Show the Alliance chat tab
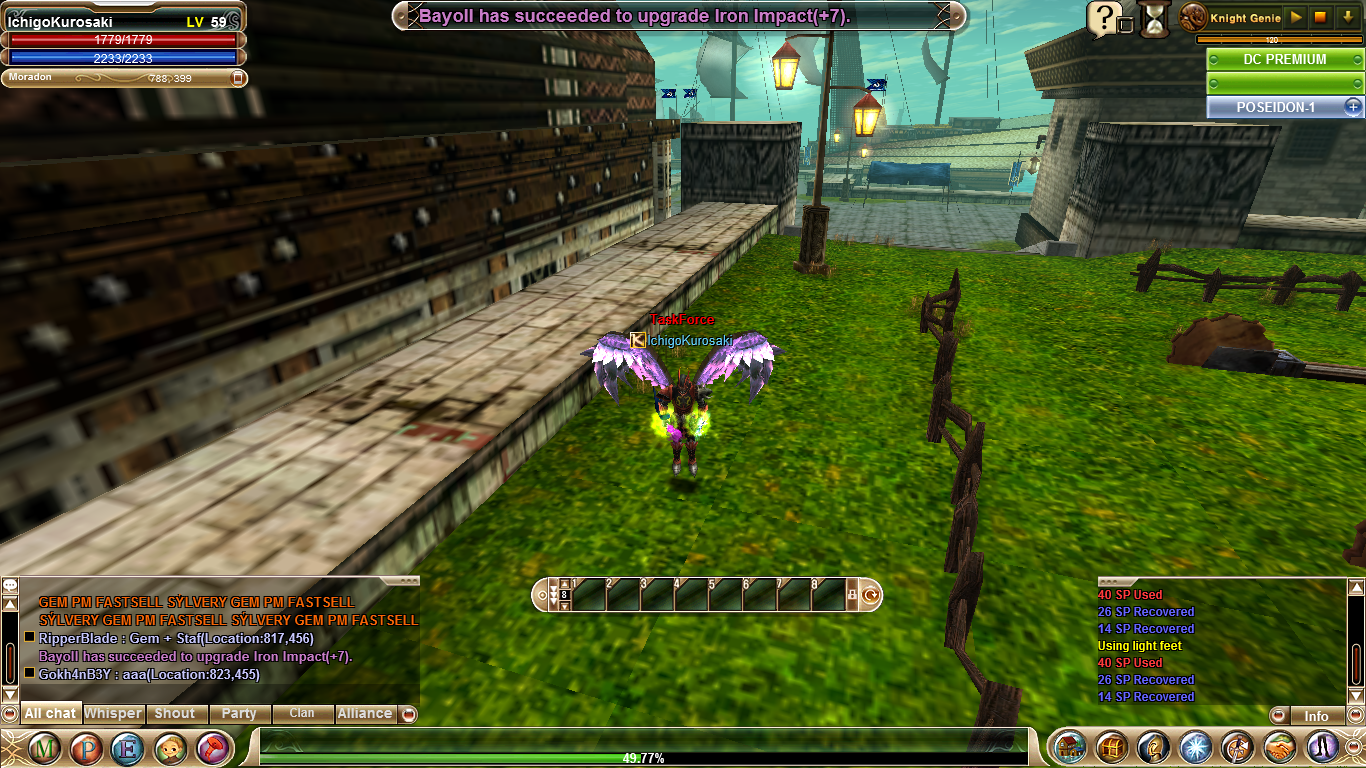1366x768 pixels. pos(364,713)
